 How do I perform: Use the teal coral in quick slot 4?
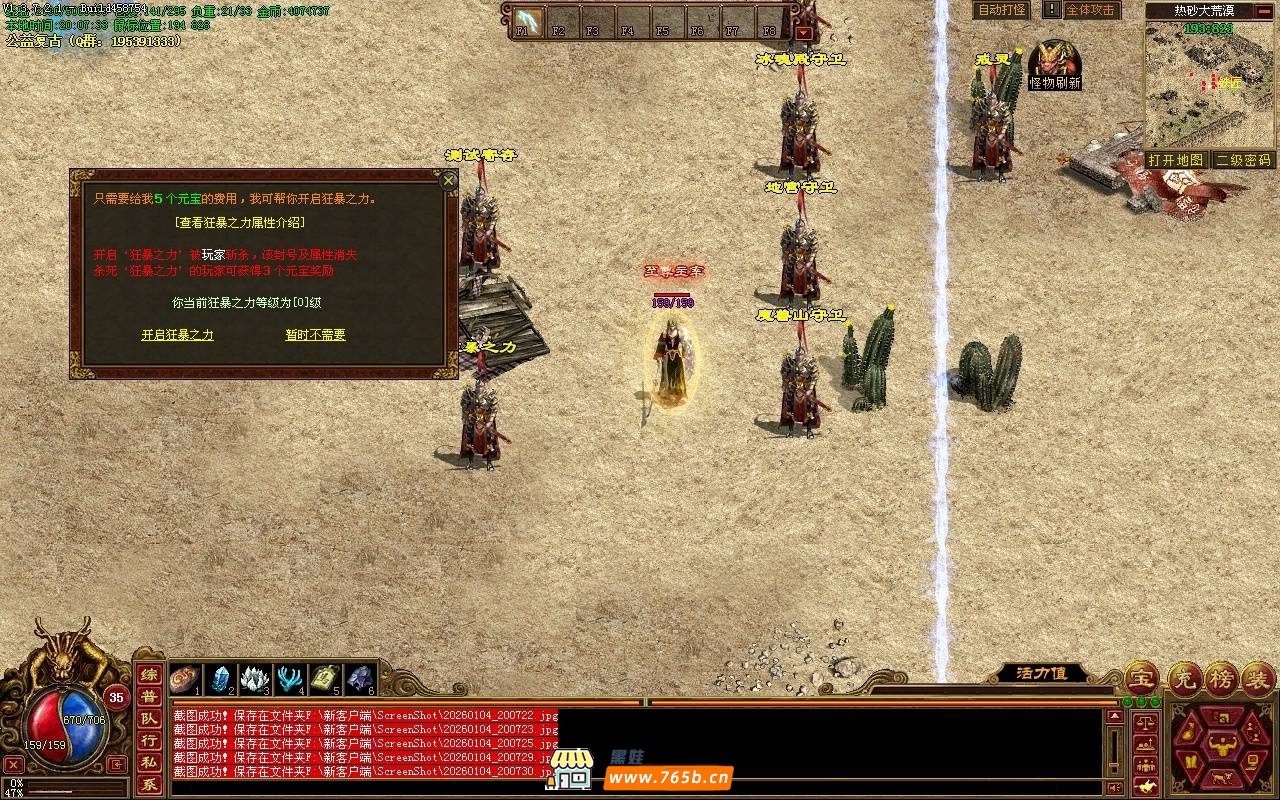pyautogui.click(x=290, y=679)
